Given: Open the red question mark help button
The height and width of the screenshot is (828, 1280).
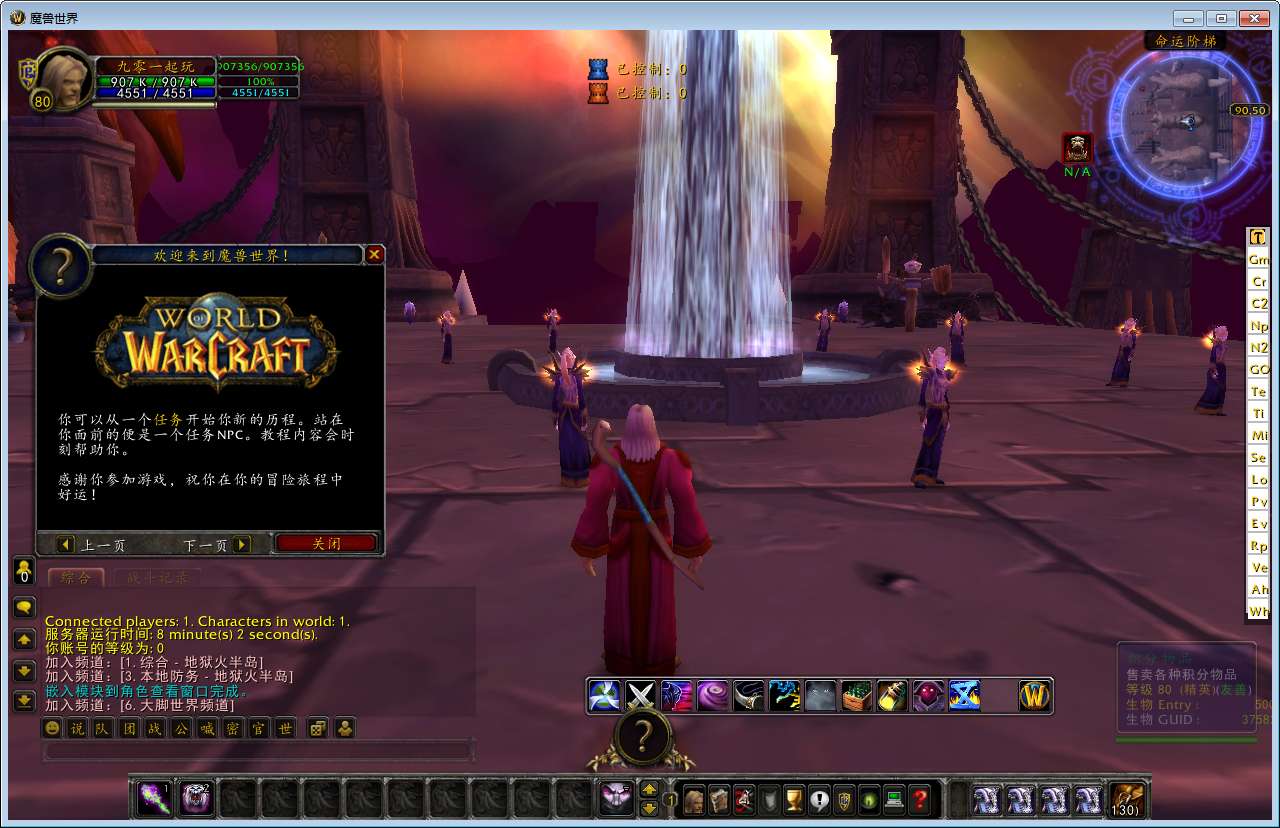Looking at the screenshot, I should coord(920,800).
